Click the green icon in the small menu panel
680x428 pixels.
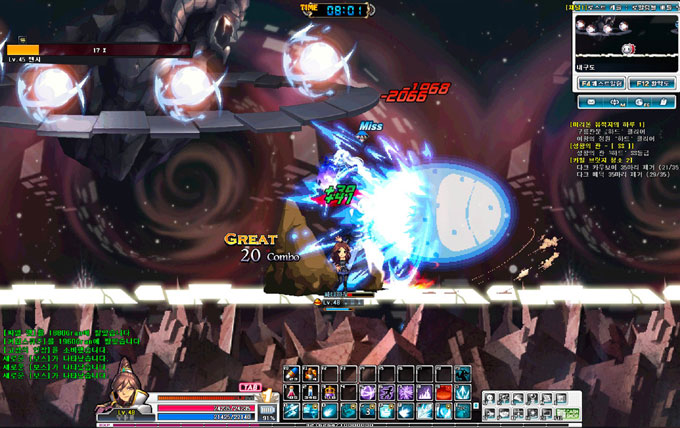569,411
